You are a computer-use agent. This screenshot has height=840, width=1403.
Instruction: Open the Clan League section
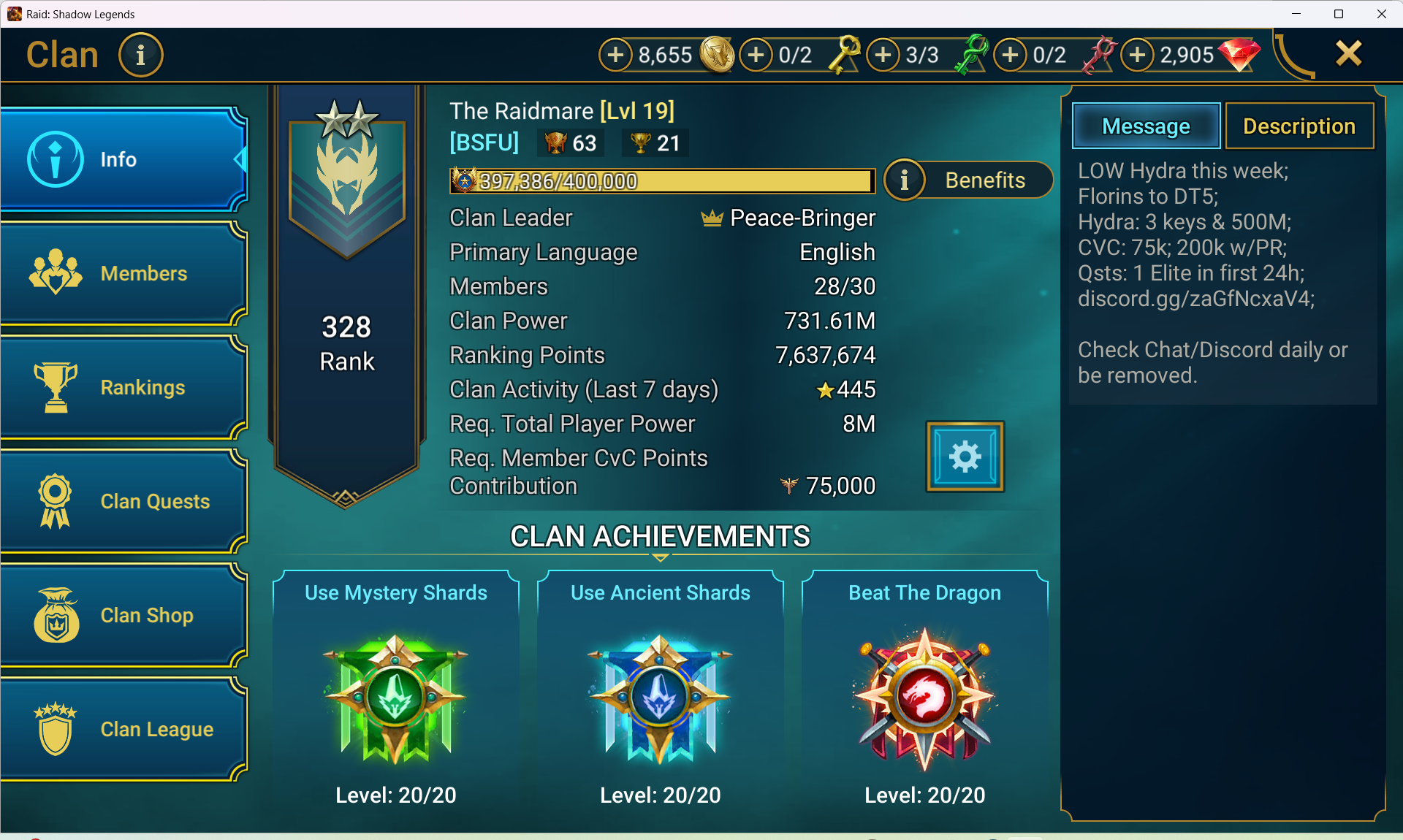click(x=123, y=729)
